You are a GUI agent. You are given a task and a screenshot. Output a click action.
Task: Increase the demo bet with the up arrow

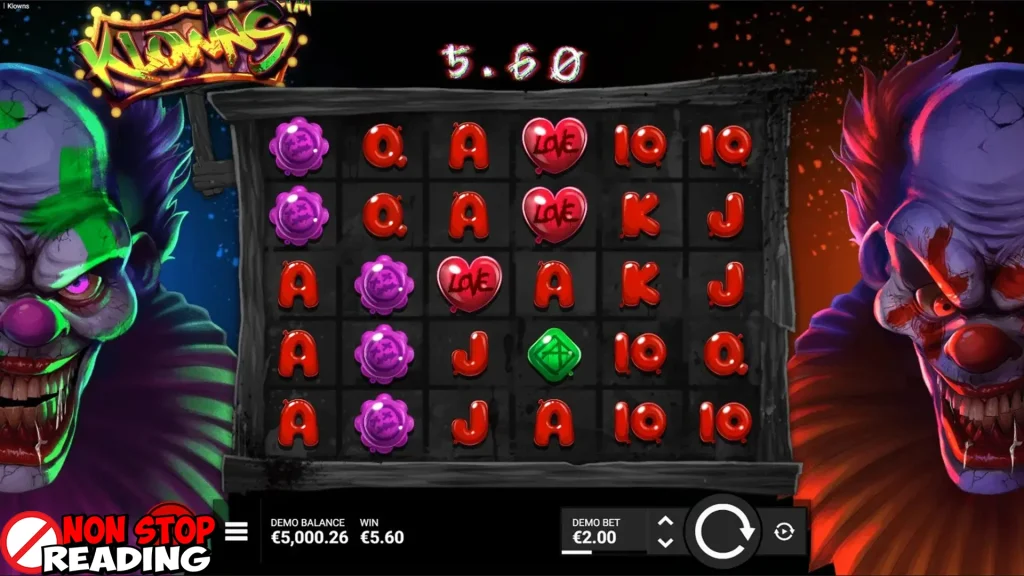(x=665, y=521)
